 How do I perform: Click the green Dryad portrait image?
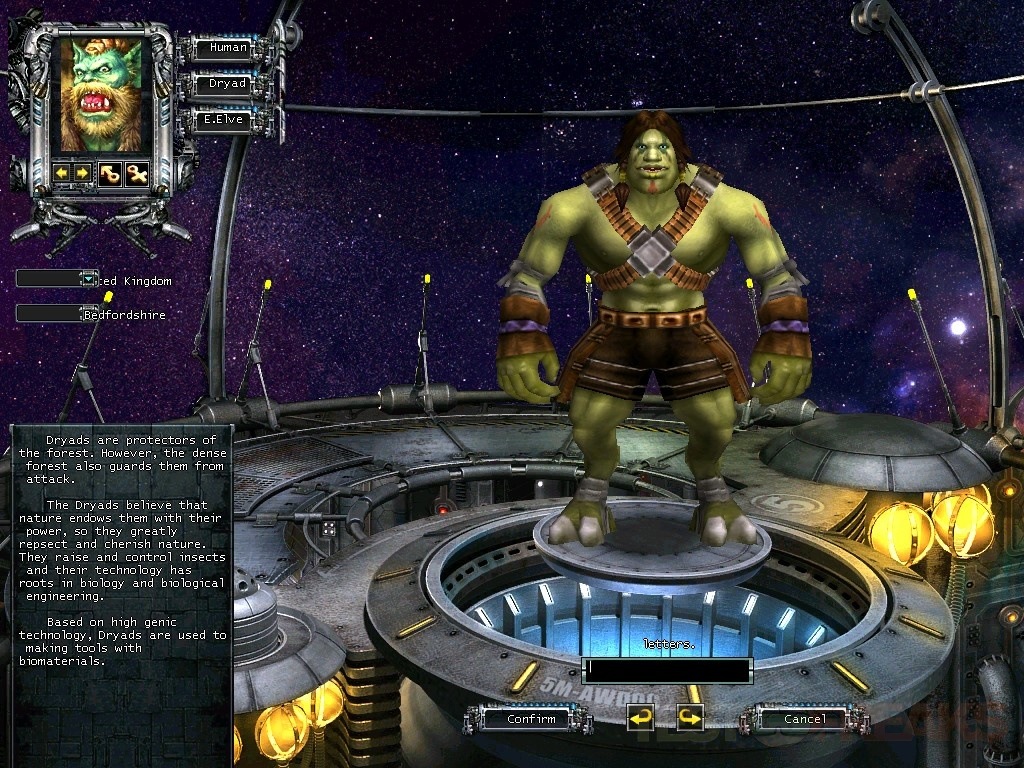[101, 93]
